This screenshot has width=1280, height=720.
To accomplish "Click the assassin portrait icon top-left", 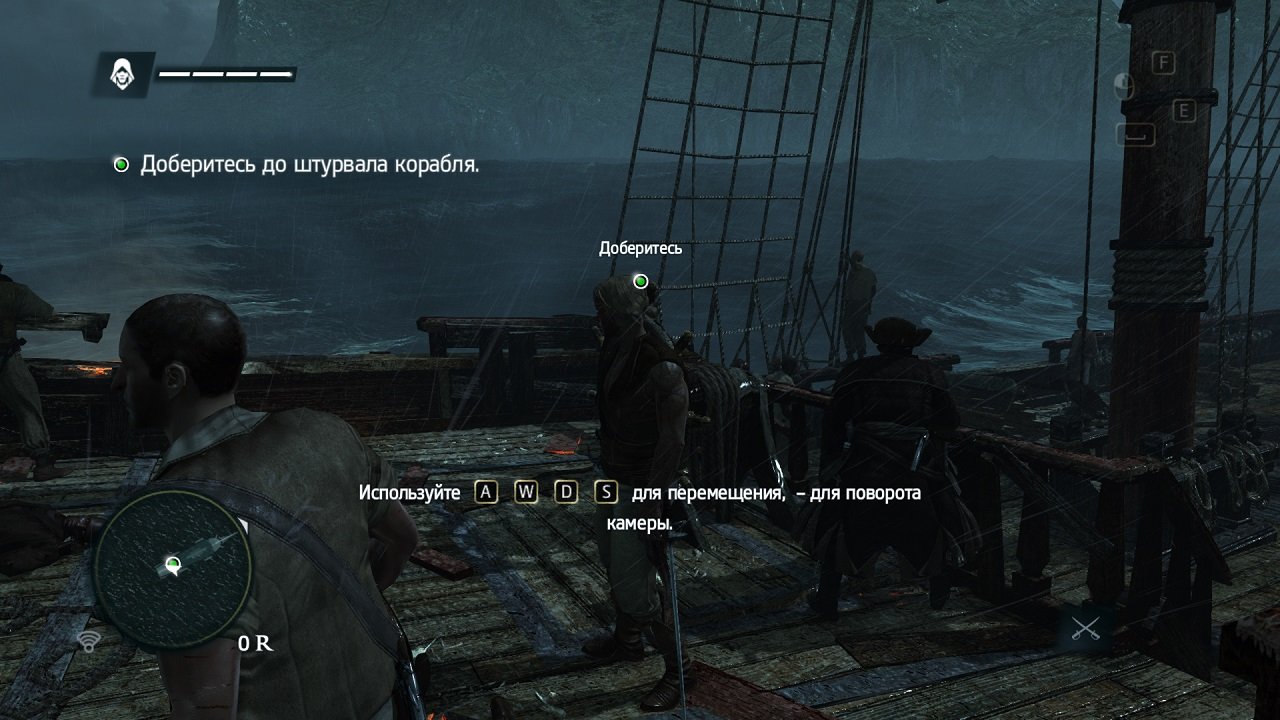I will coord(124,71).
